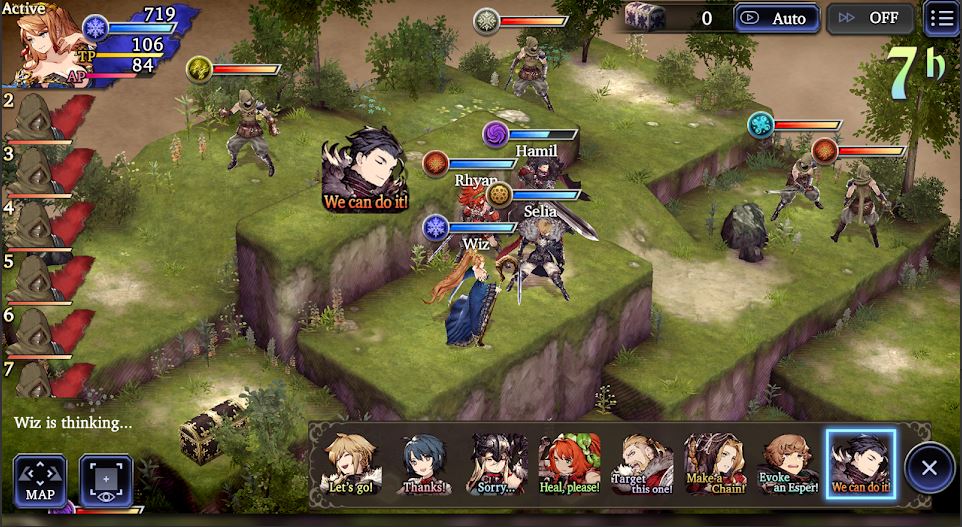Send the "Sorry..." stamp

click(x=499, y=465)
